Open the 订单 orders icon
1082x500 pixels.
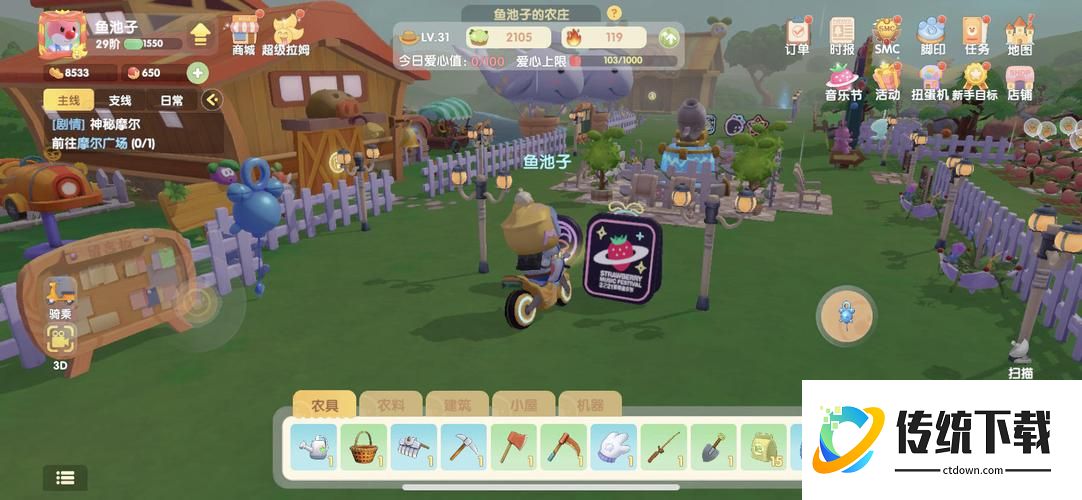pos(797,35)
